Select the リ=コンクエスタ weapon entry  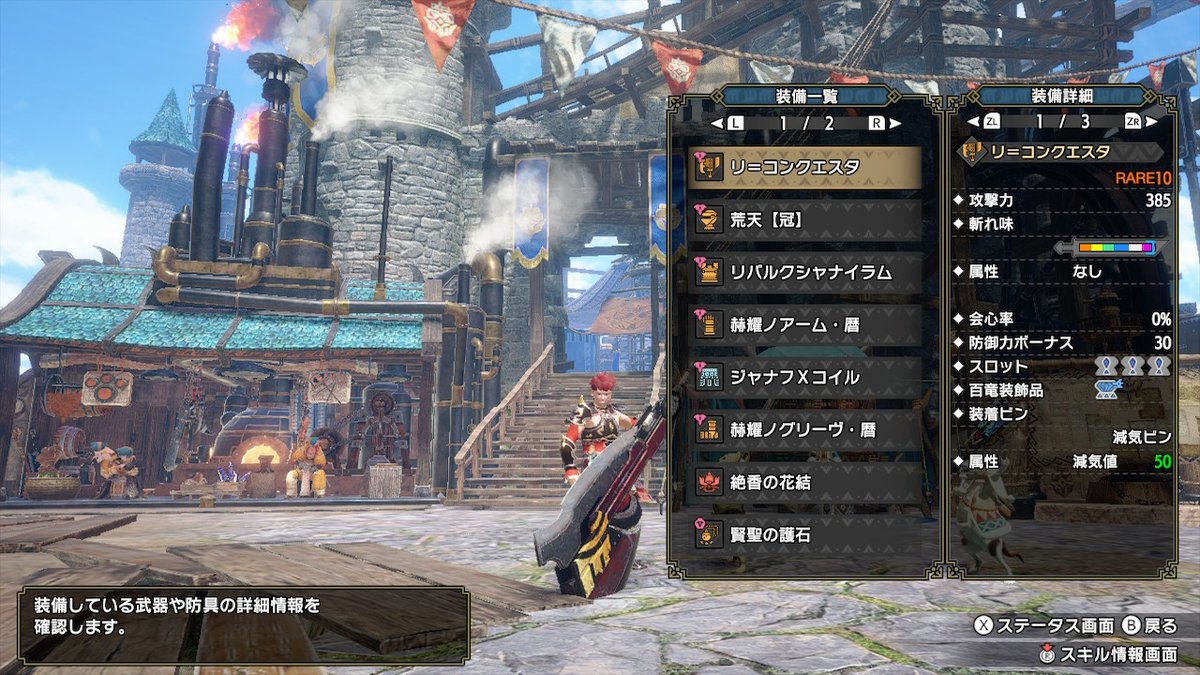point(804,168)
